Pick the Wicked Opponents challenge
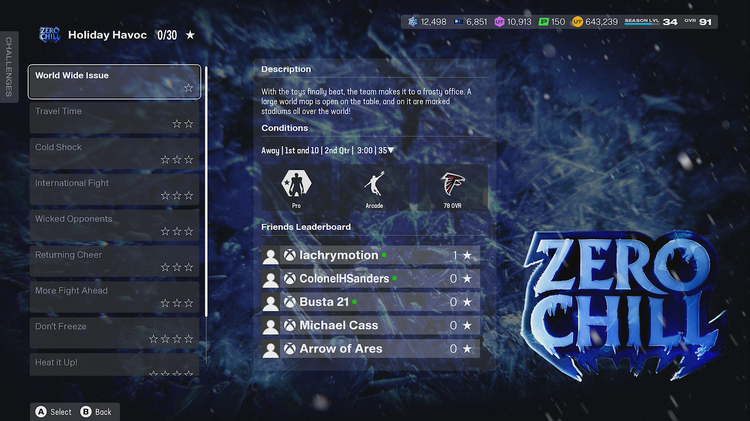Screen dimensions: 750x421 tap(115, 226)
